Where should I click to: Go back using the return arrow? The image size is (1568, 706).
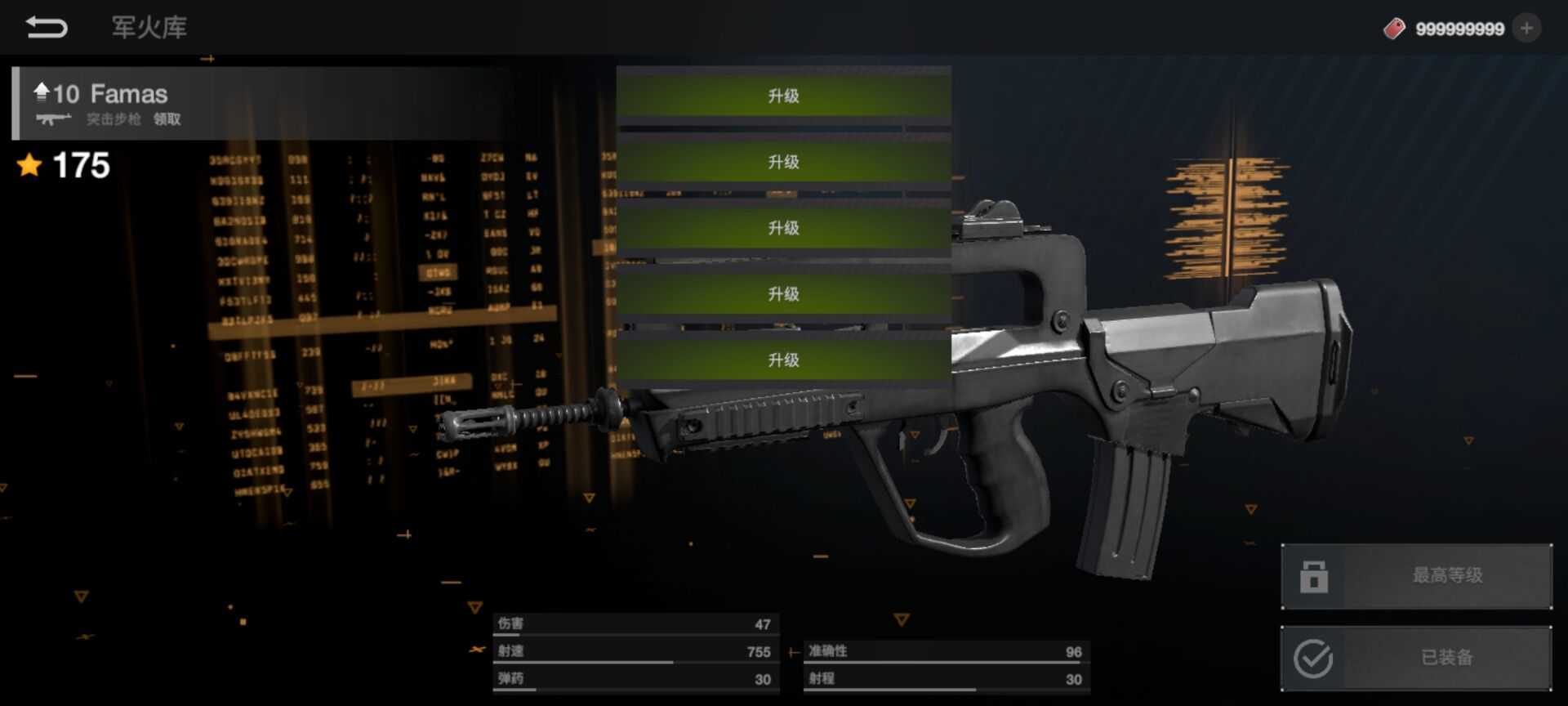[47, 28]
